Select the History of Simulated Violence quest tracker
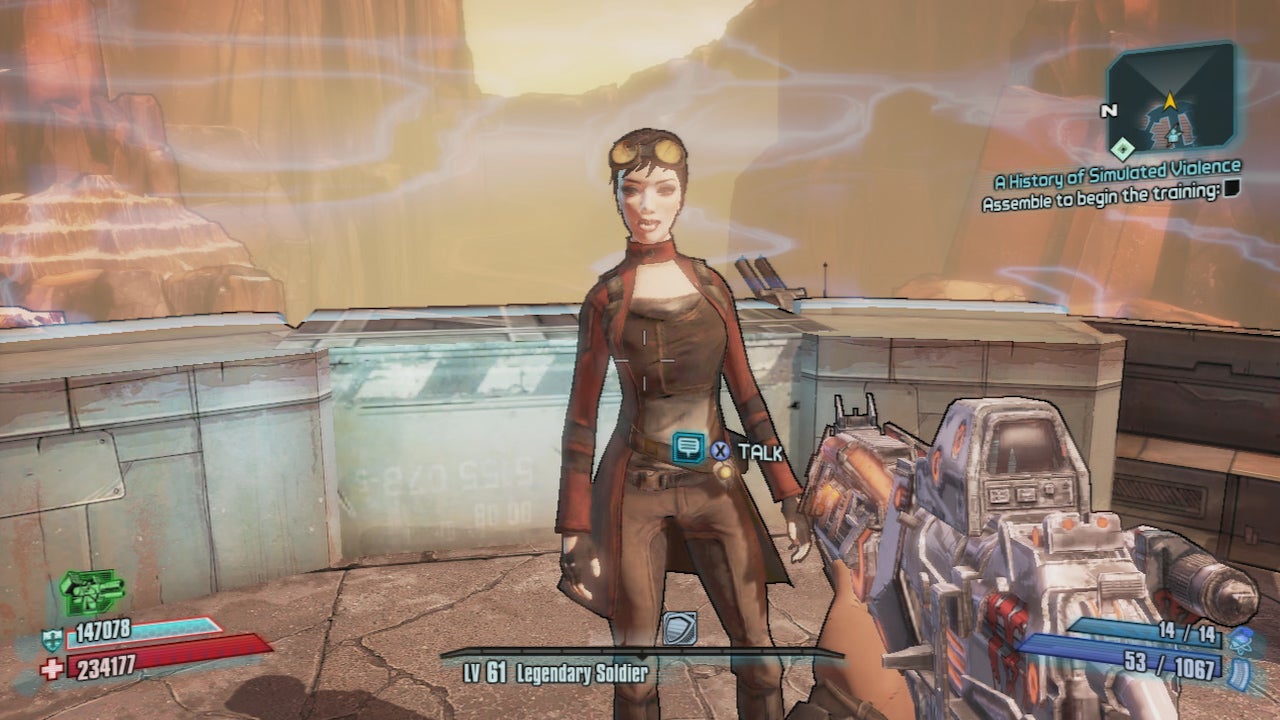The width and height of the screenshot is (1280, 720). coord(1116,176)
